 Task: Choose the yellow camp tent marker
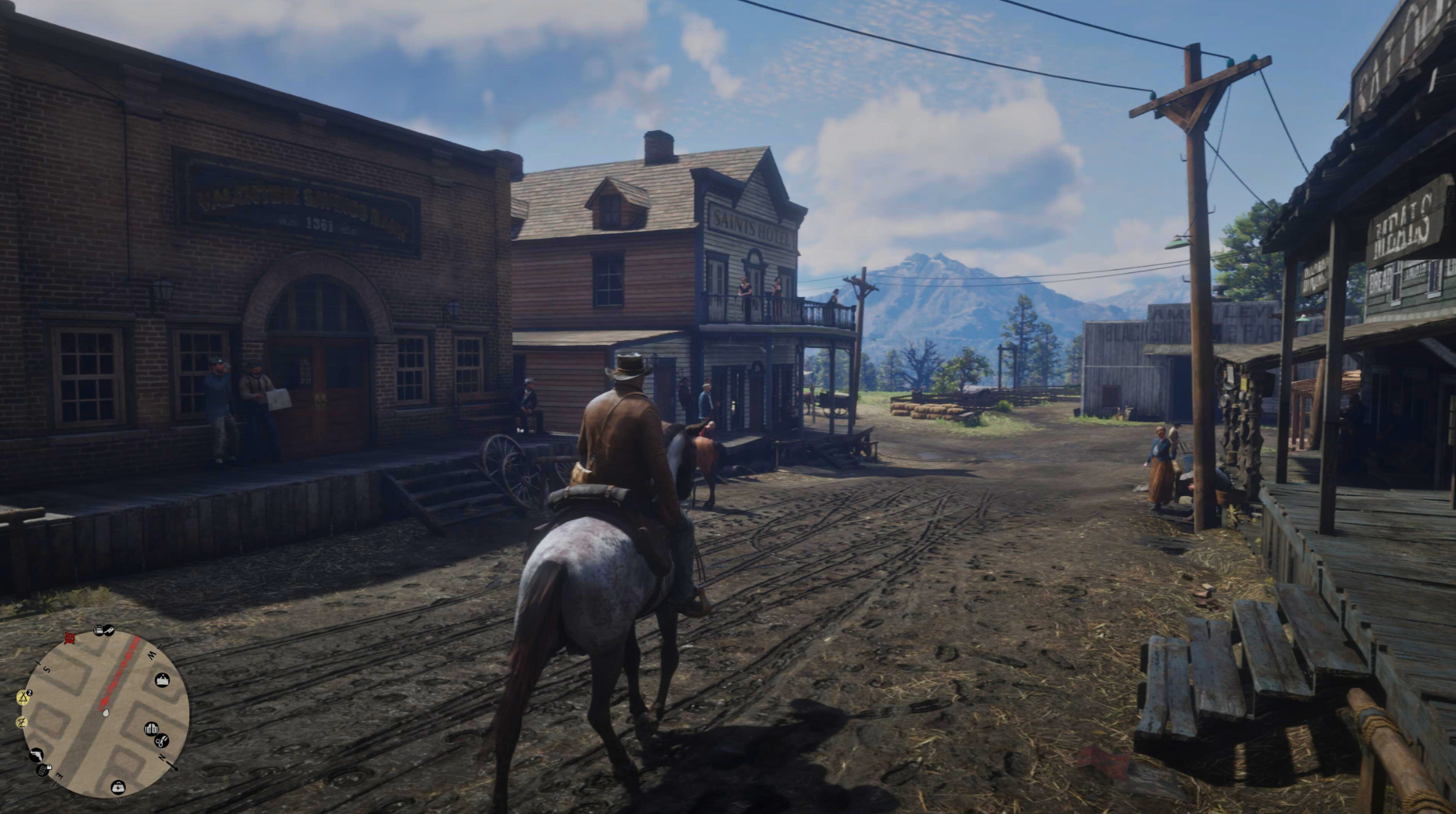[23, 697]
